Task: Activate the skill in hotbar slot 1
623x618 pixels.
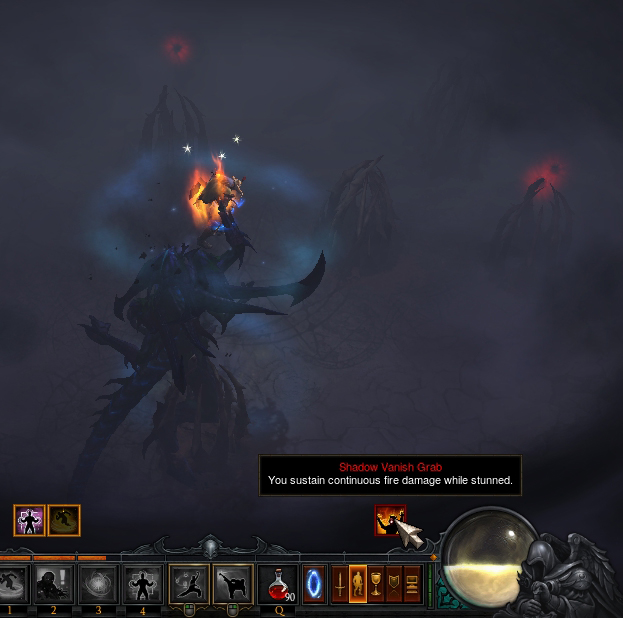Action: [11, 583]
